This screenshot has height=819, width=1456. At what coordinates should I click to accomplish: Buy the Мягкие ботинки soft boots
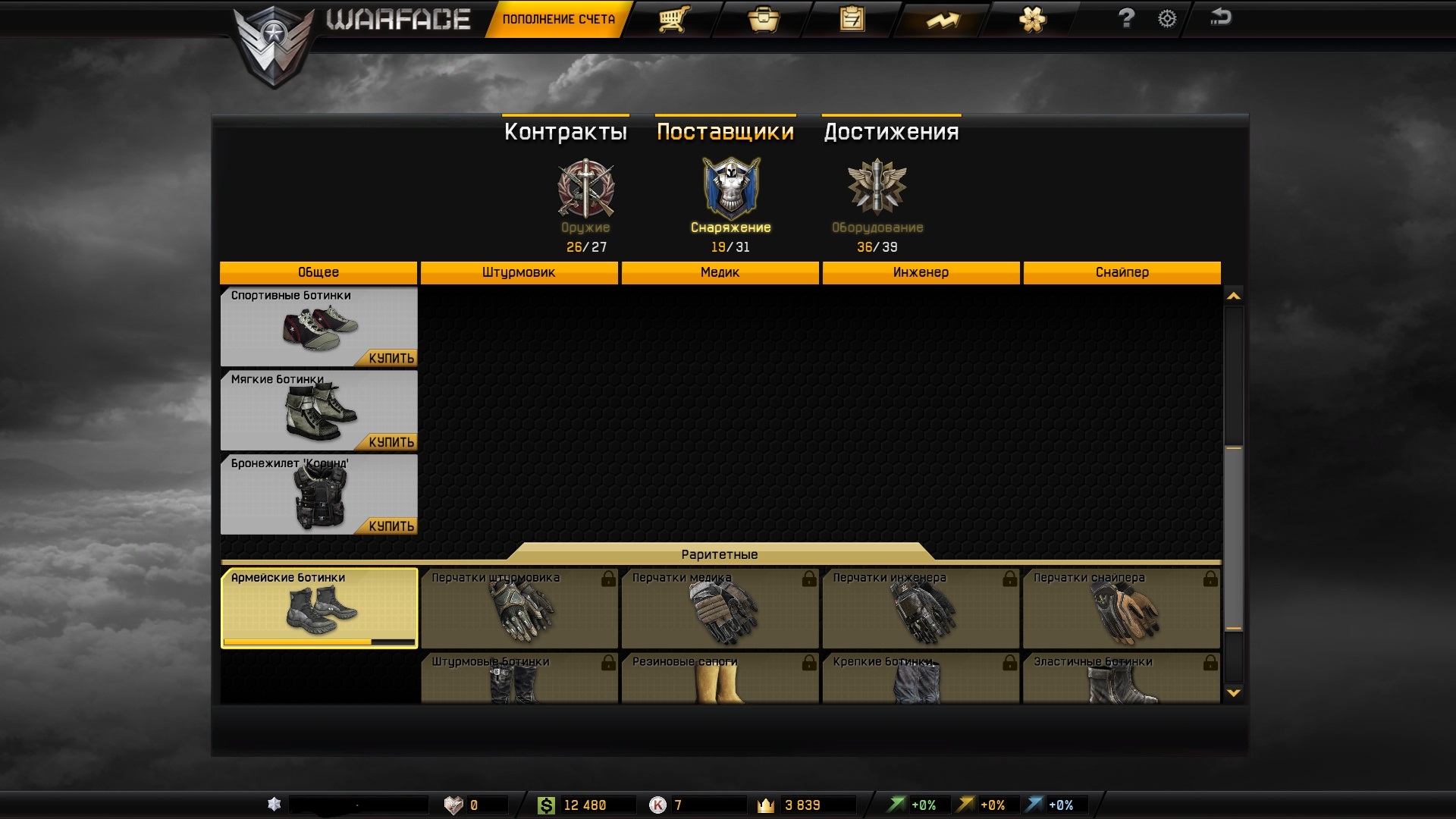[x=391, y=442]
